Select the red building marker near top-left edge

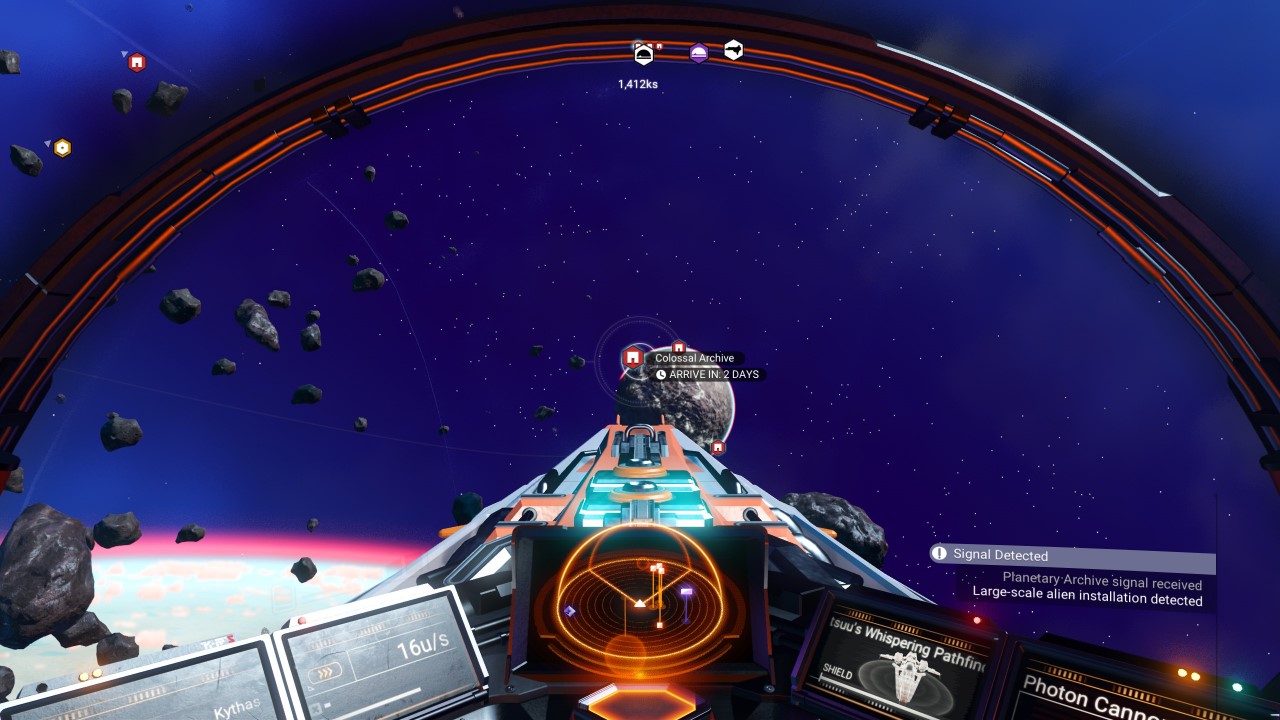(x=137, y=63)
